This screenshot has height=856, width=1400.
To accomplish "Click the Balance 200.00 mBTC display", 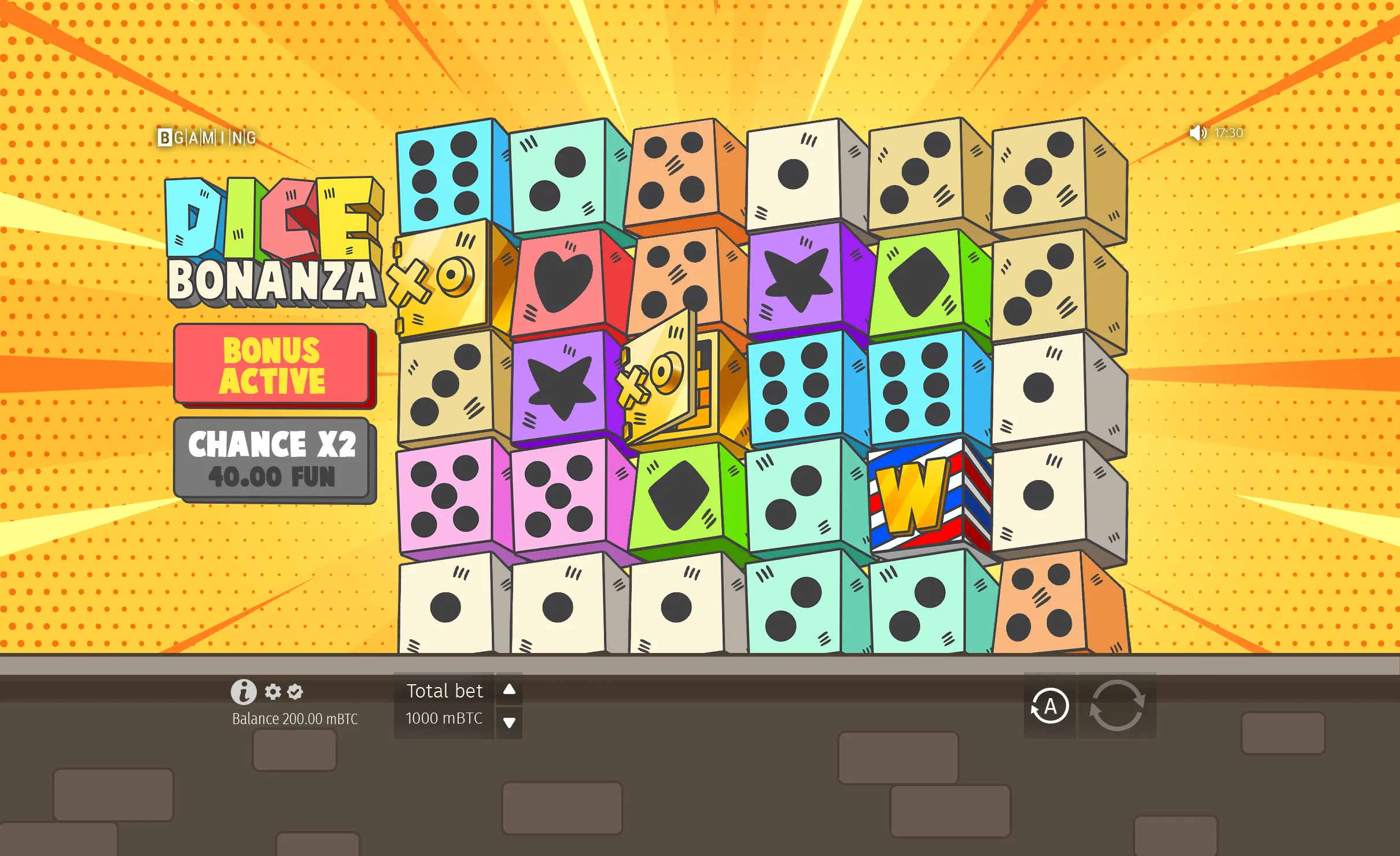I will tap(295, 719).
